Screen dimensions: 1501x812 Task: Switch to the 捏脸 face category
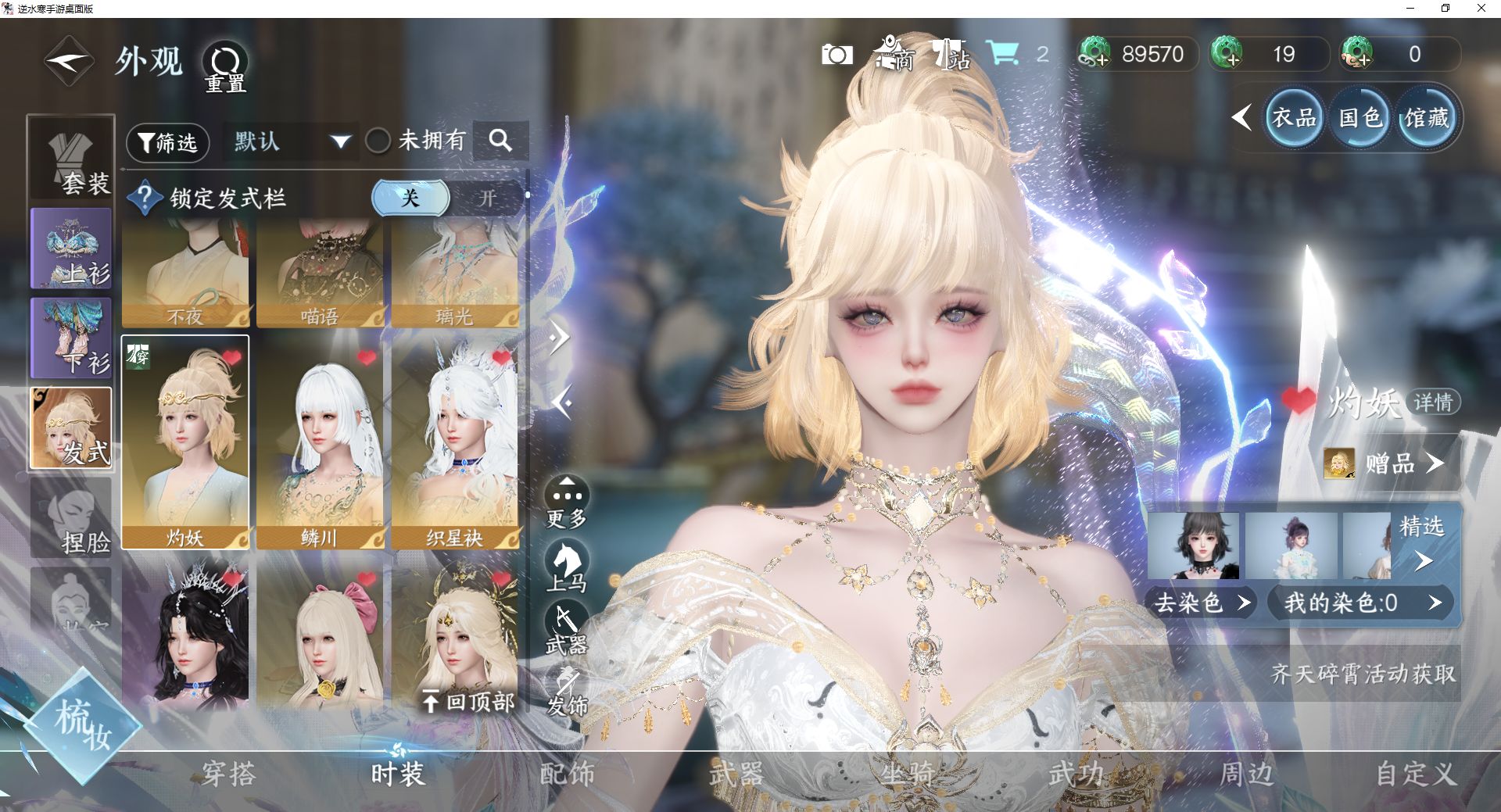71,518
